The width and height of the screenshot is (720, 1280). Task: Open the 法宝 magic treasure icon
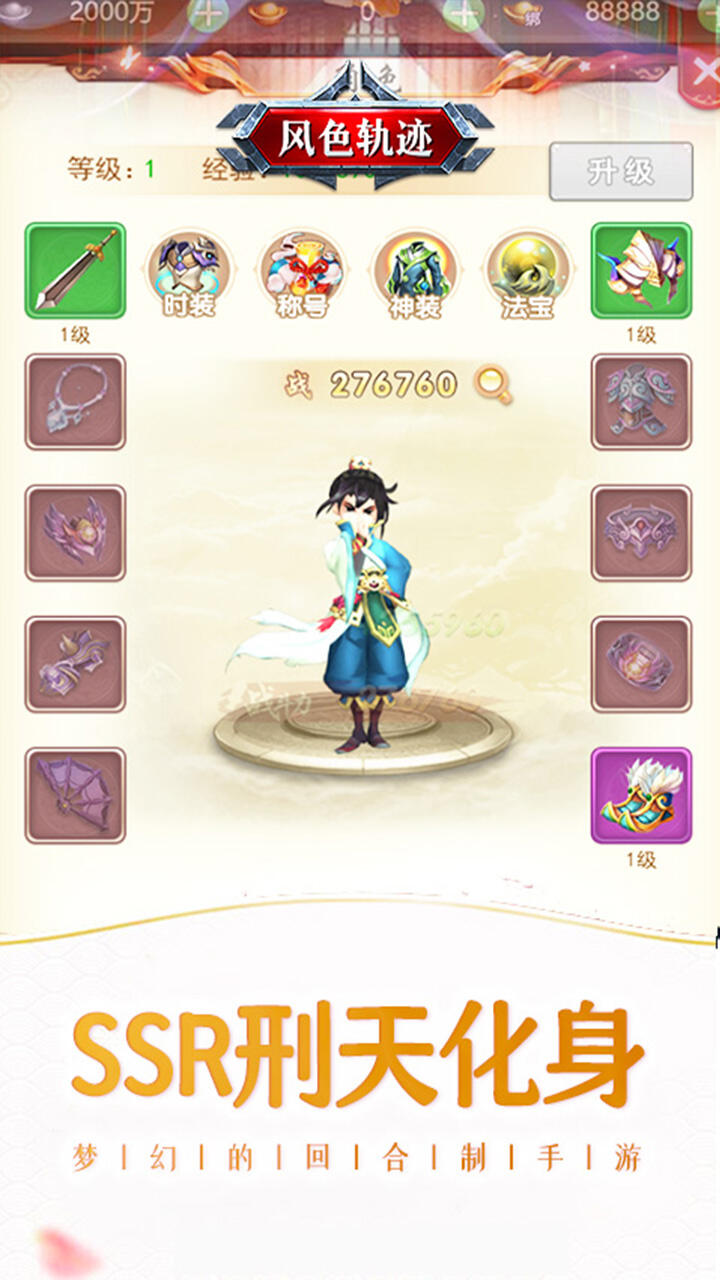528,271
